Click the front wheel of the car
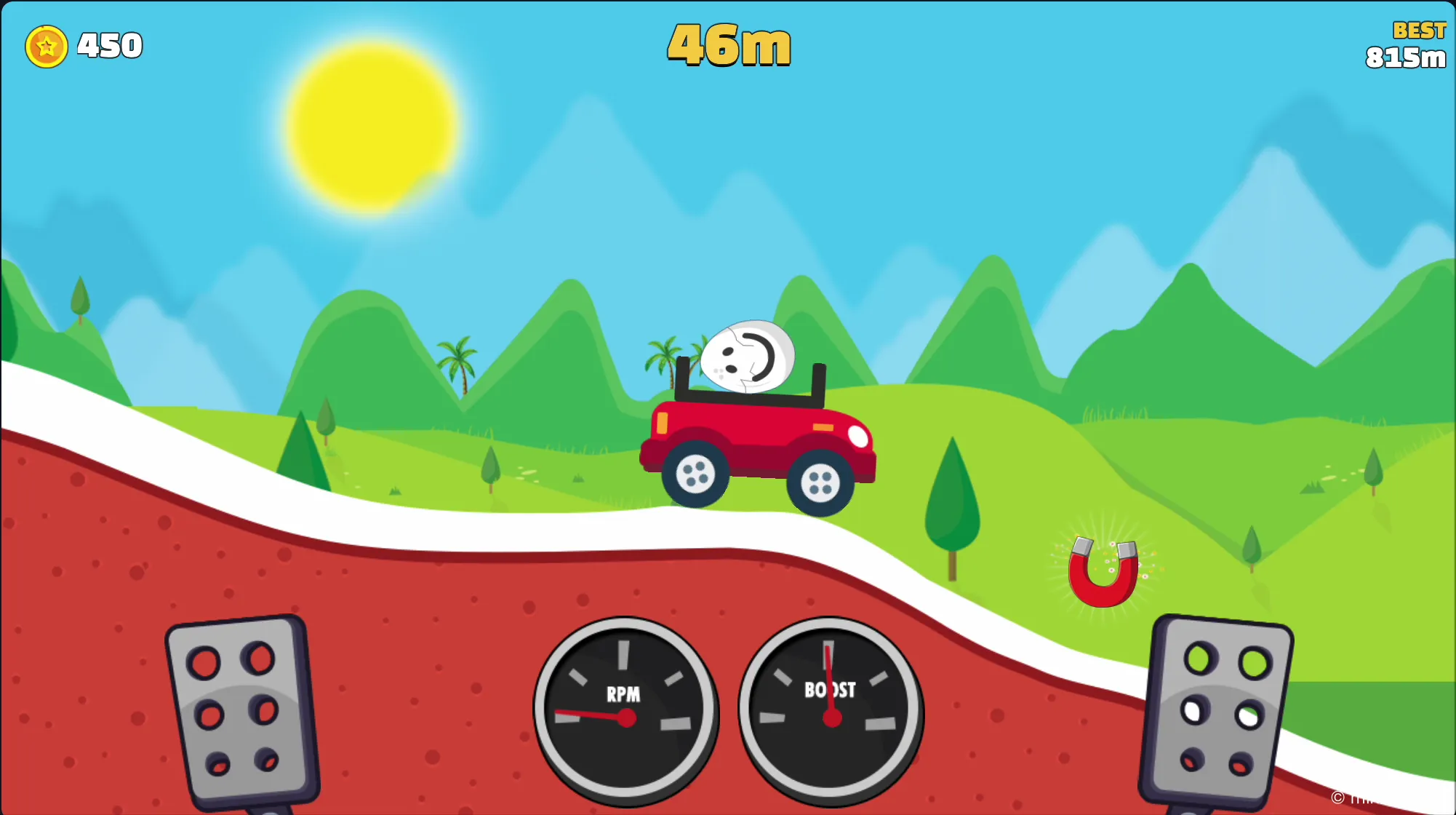The image size is (1456, 815). click(x=820, y=482)
